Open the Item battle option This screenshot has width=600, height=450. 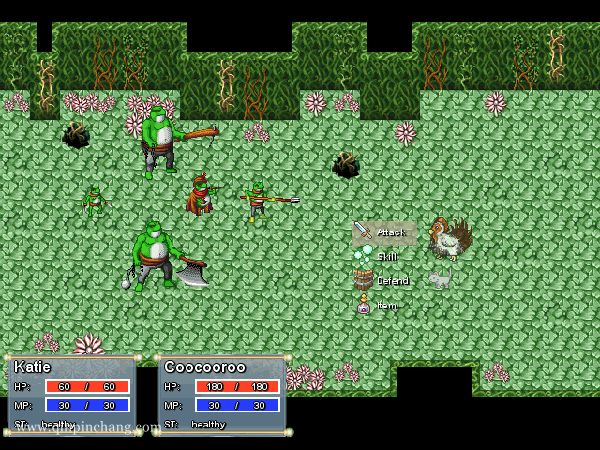coord(379,305)
